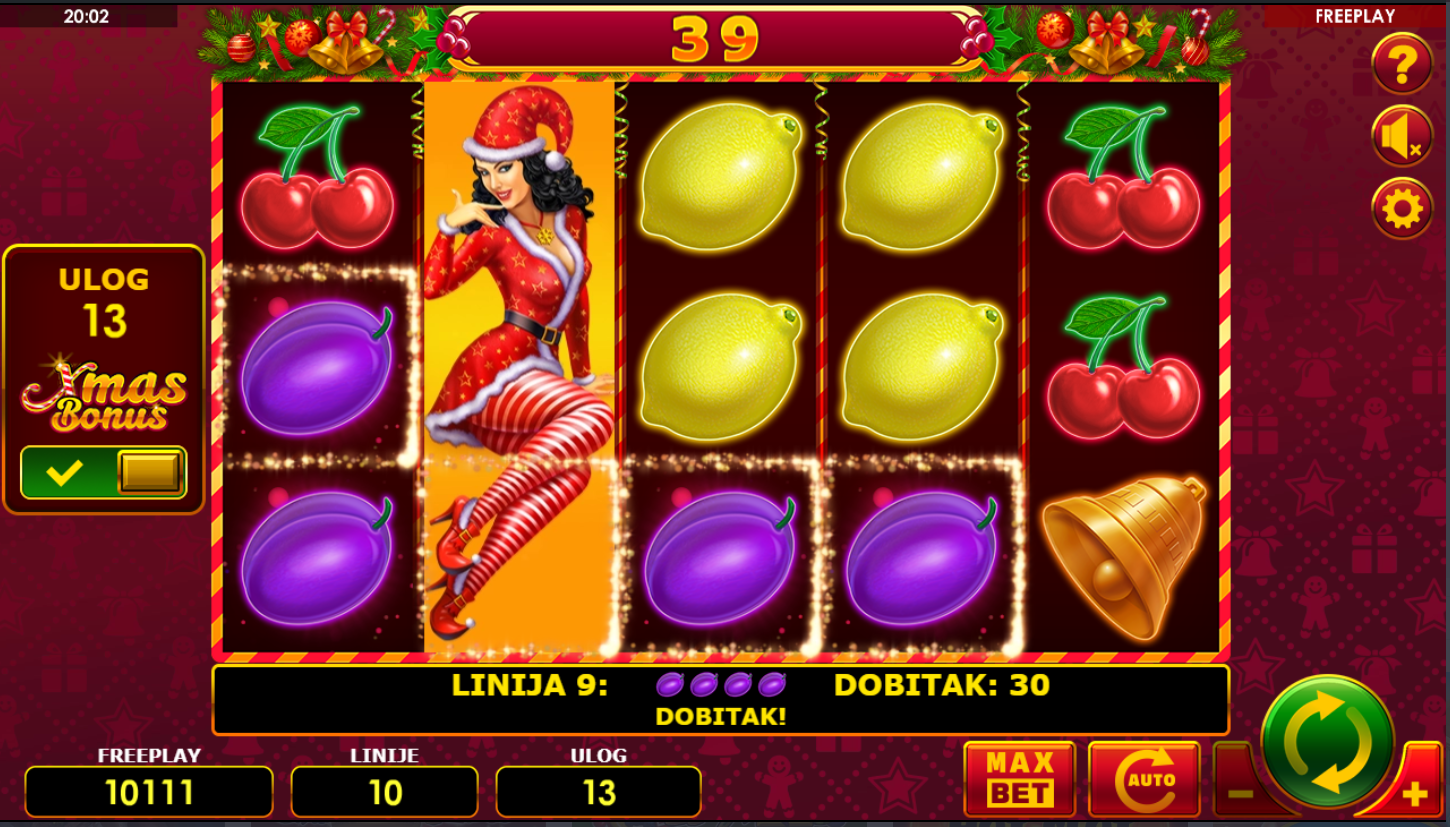Screen dimensions: 1450x827
Task: Open the bottom Ulog bet field
Action: tap(598, 792)
